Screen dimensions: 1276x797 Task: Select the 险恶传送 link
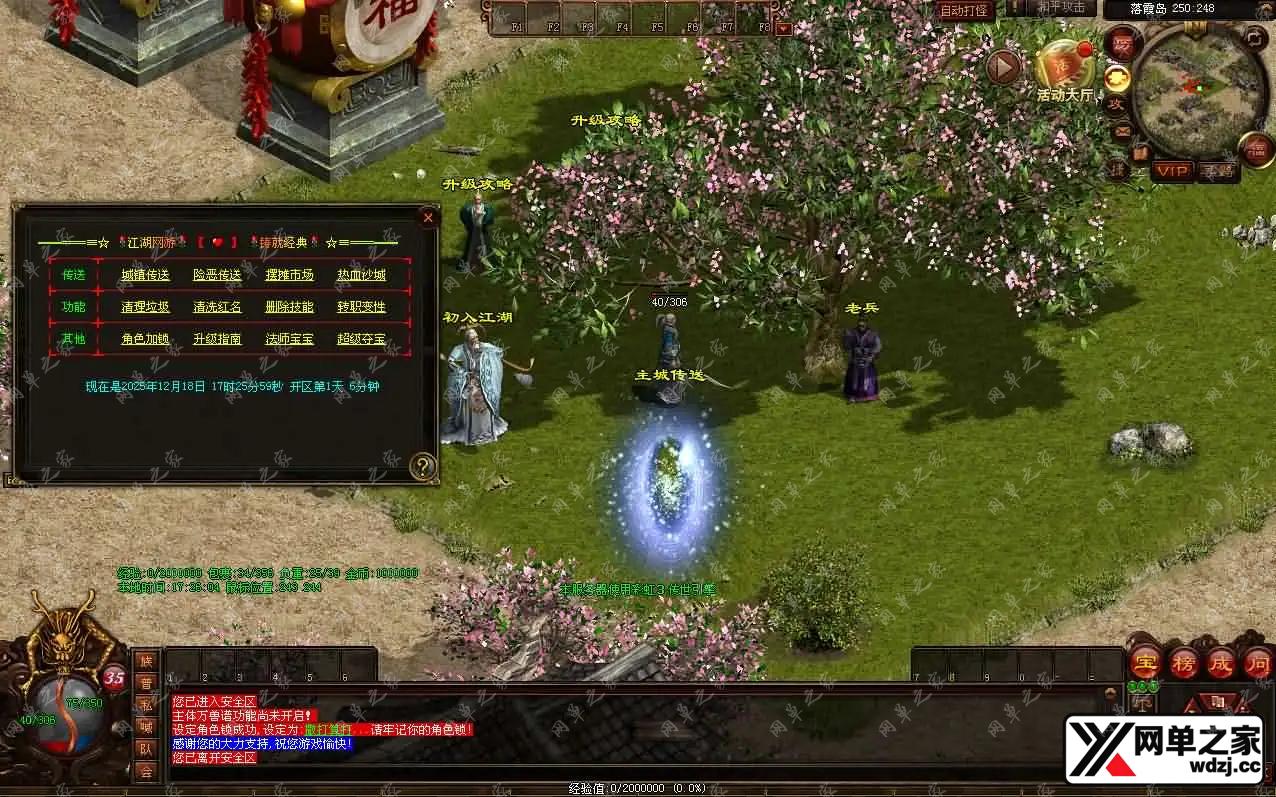(217, 275)
